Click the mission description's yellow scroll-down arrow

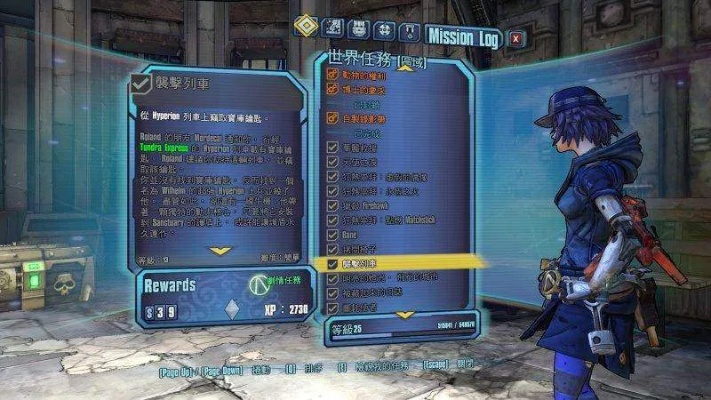[220, 251]
